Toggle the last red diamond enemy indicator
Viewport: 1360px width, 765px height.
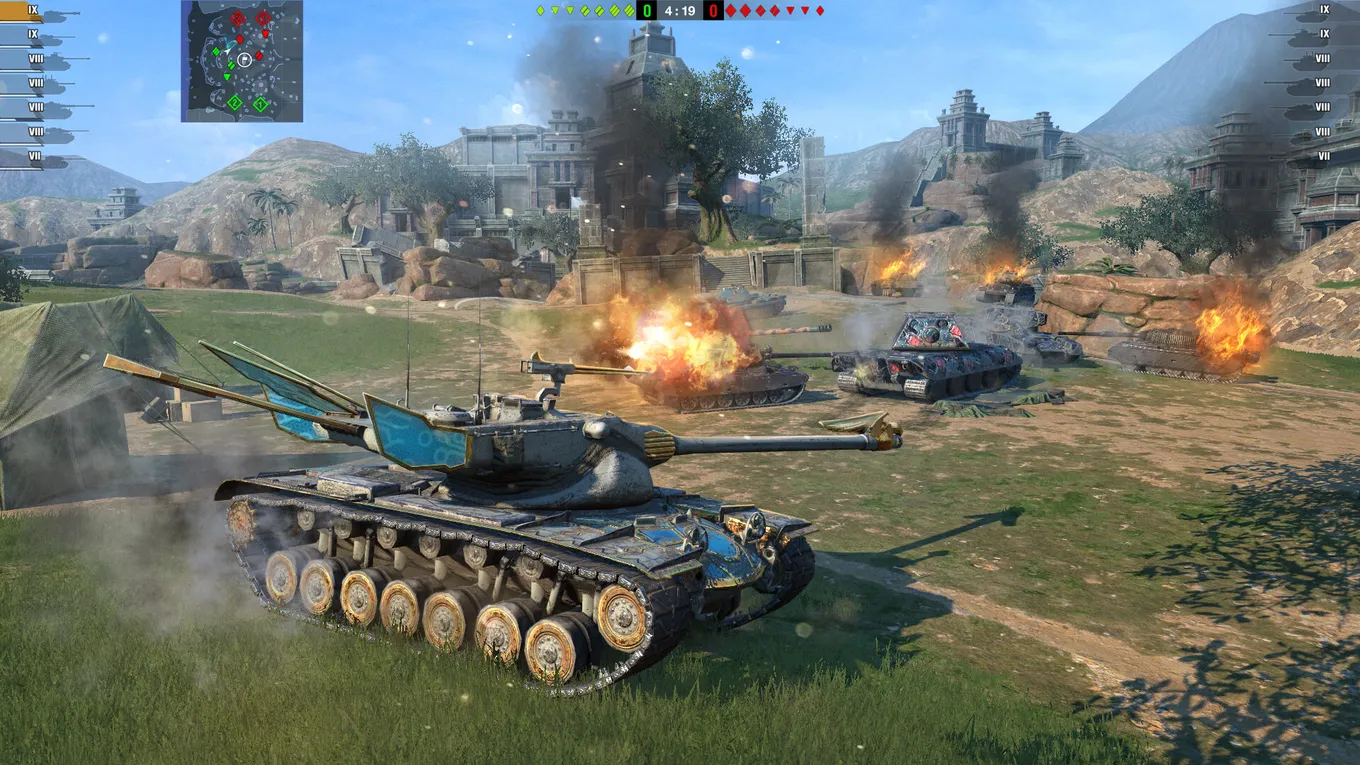click(820, 10)
